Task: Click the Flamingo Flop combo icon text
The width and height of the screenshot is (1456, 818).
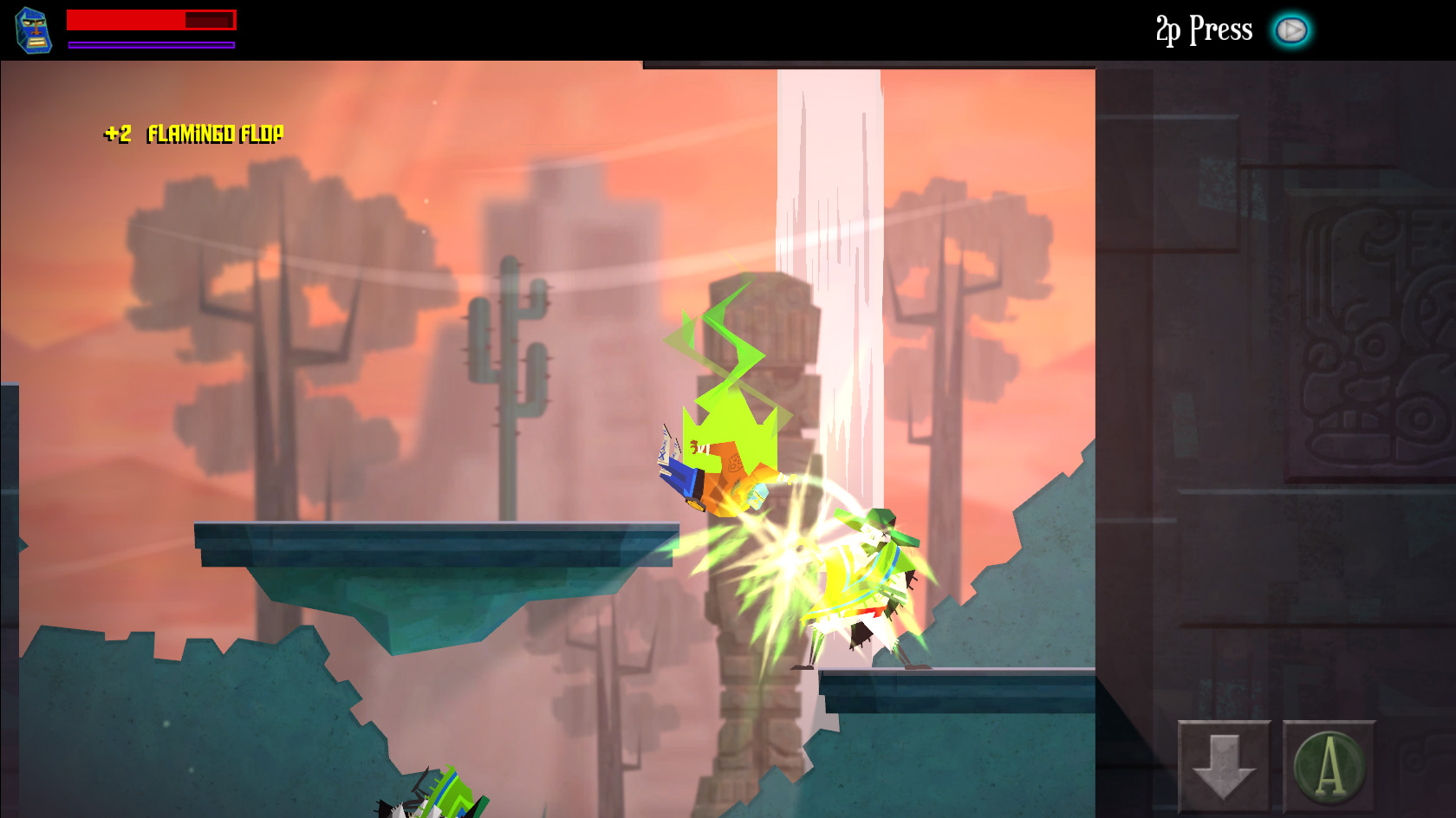Action: (x=215, y=134)
